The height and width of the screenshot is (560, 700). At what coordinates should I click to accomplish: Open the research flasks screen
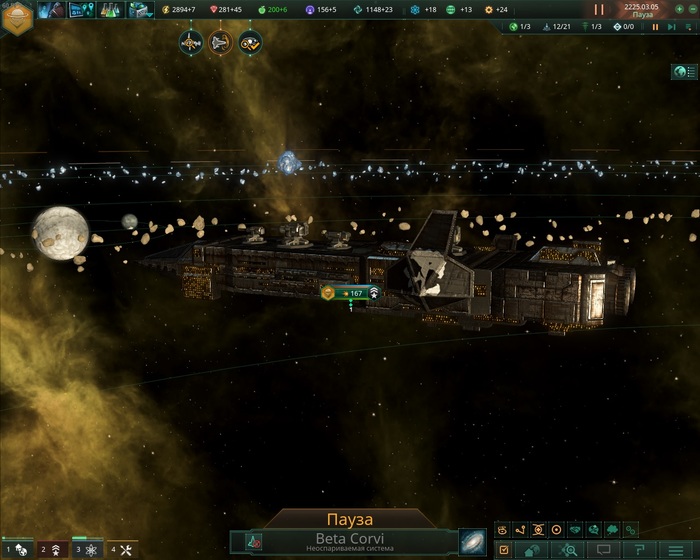tap(108, 10)
